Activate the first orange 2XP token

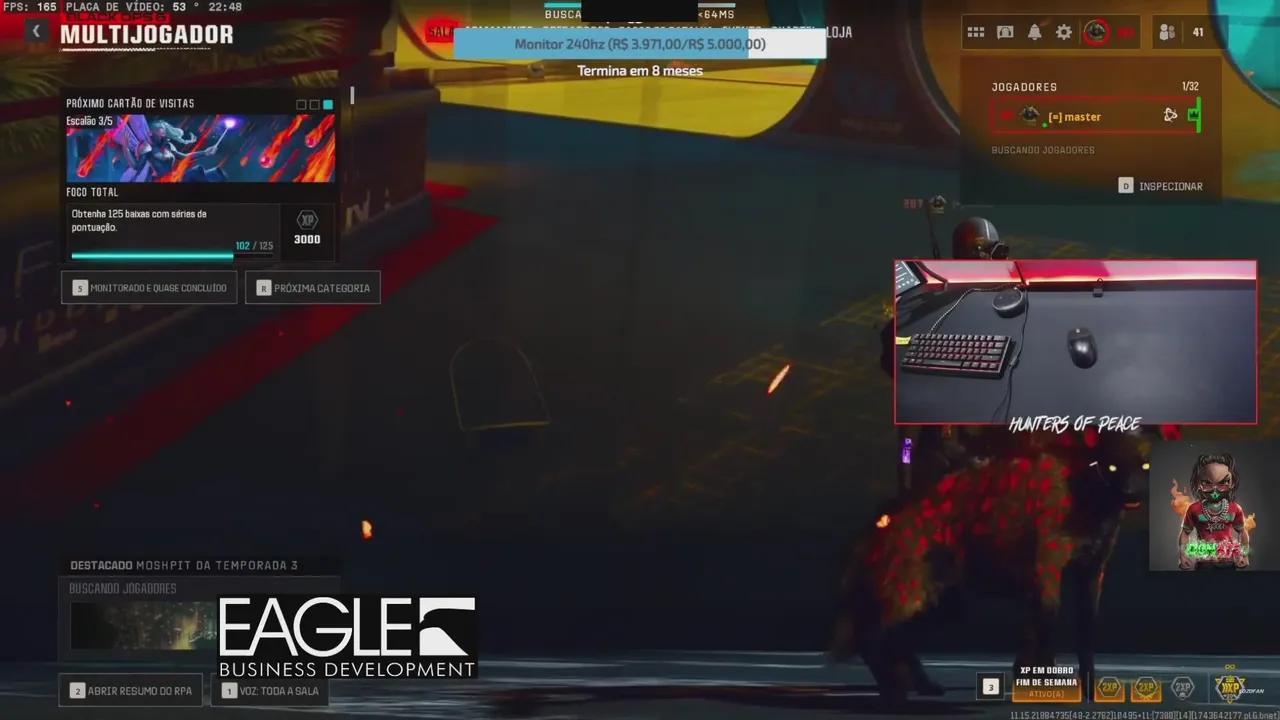click(1108, 687)
